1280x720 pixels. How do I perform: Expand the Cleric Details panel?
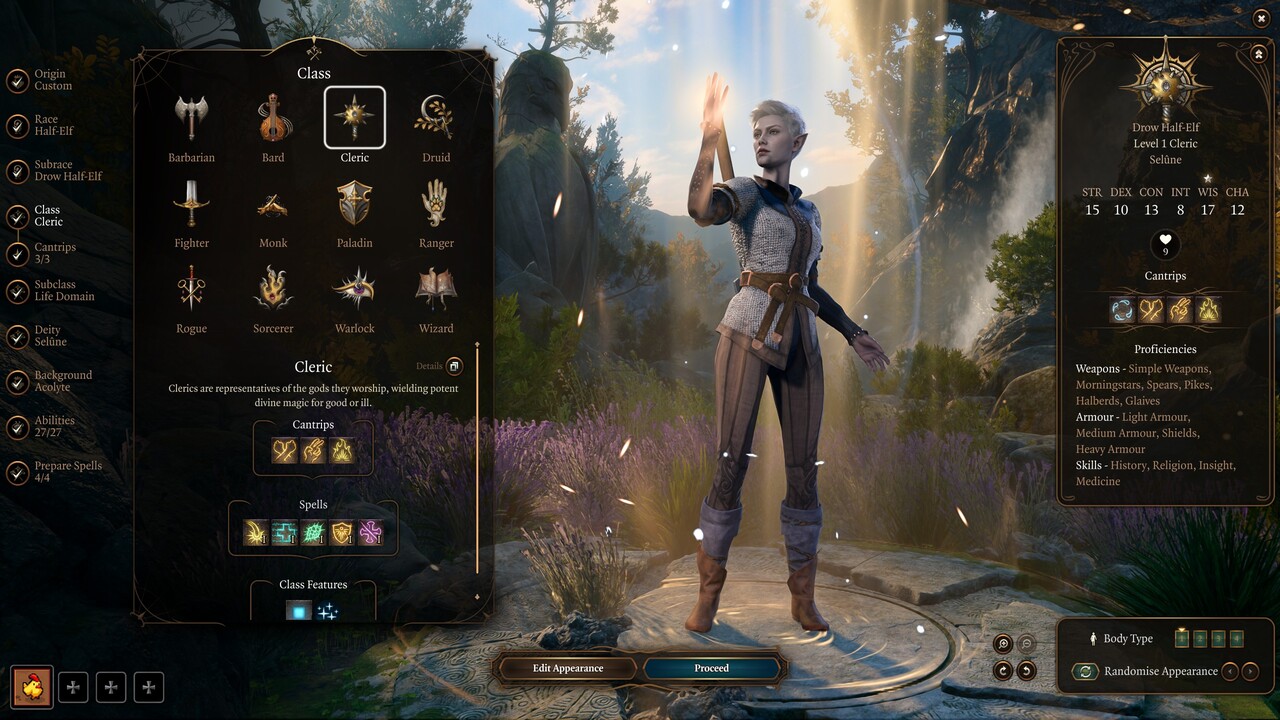point(455,366)
